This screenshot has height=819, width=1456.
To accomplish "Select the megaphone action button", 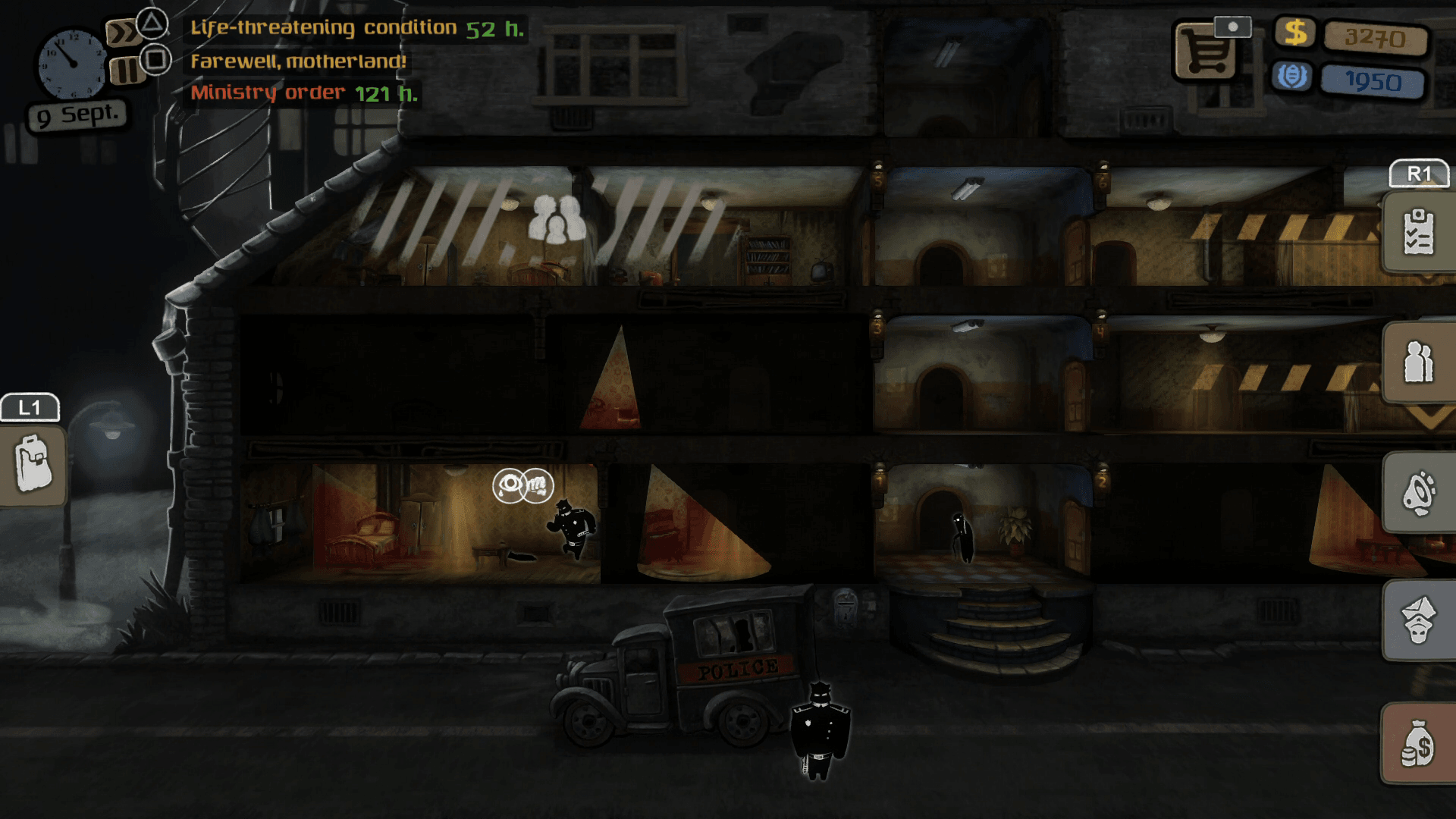I will pos(1417,493).
